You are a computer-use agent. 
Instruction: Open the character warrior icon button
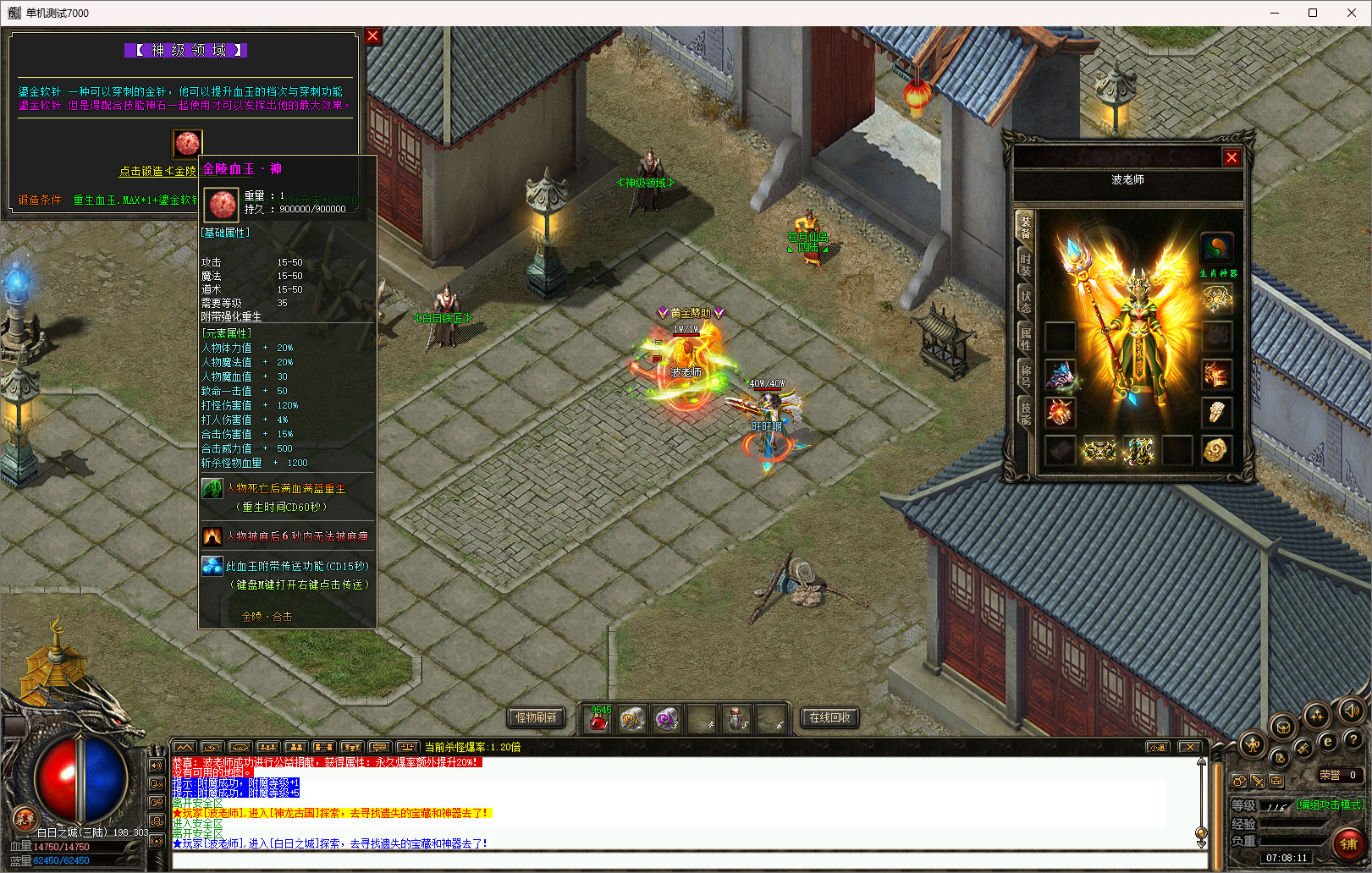(1253, 744)
